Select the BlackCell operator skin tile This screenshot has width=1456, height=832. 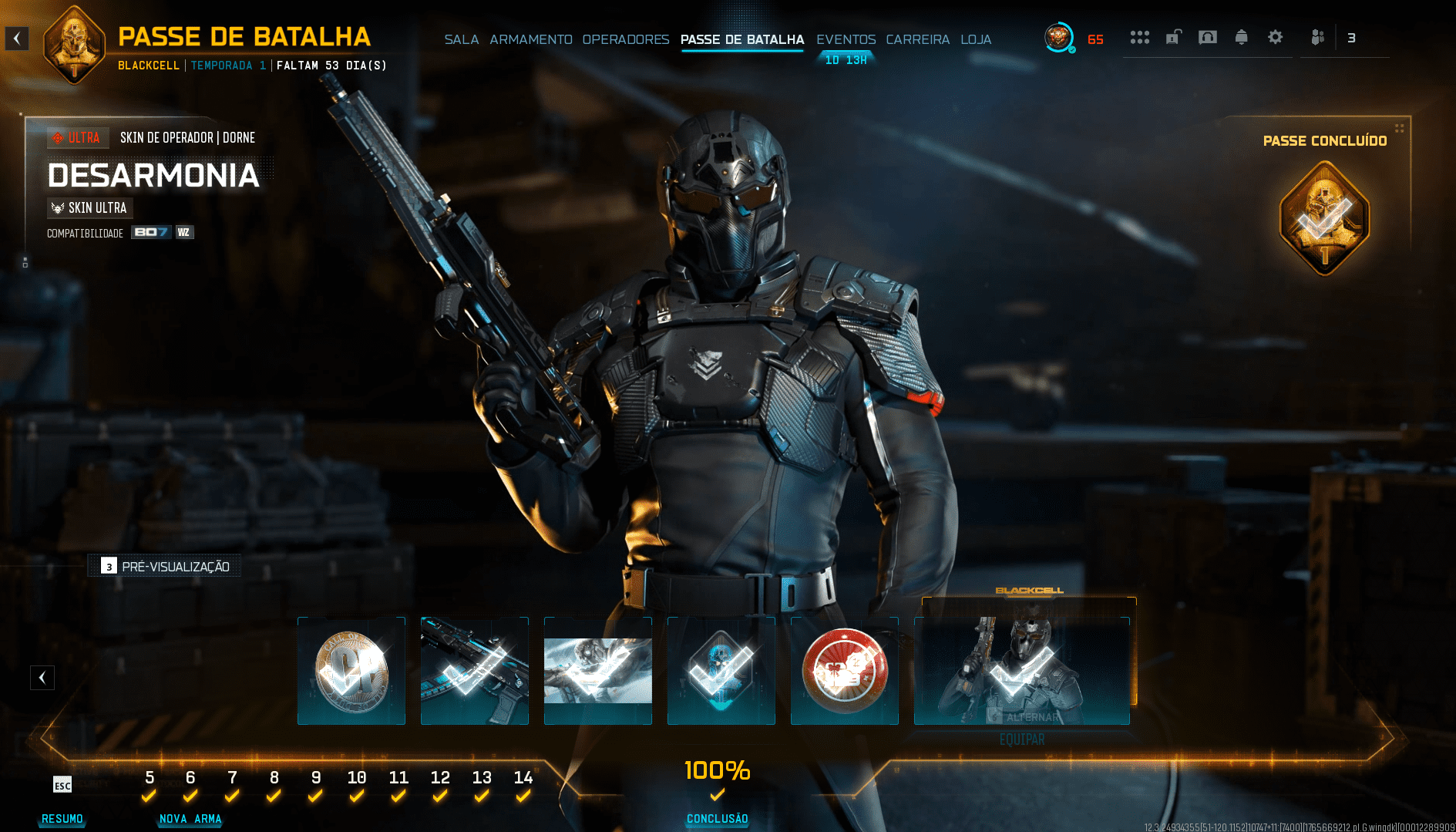click(1022, 671)
